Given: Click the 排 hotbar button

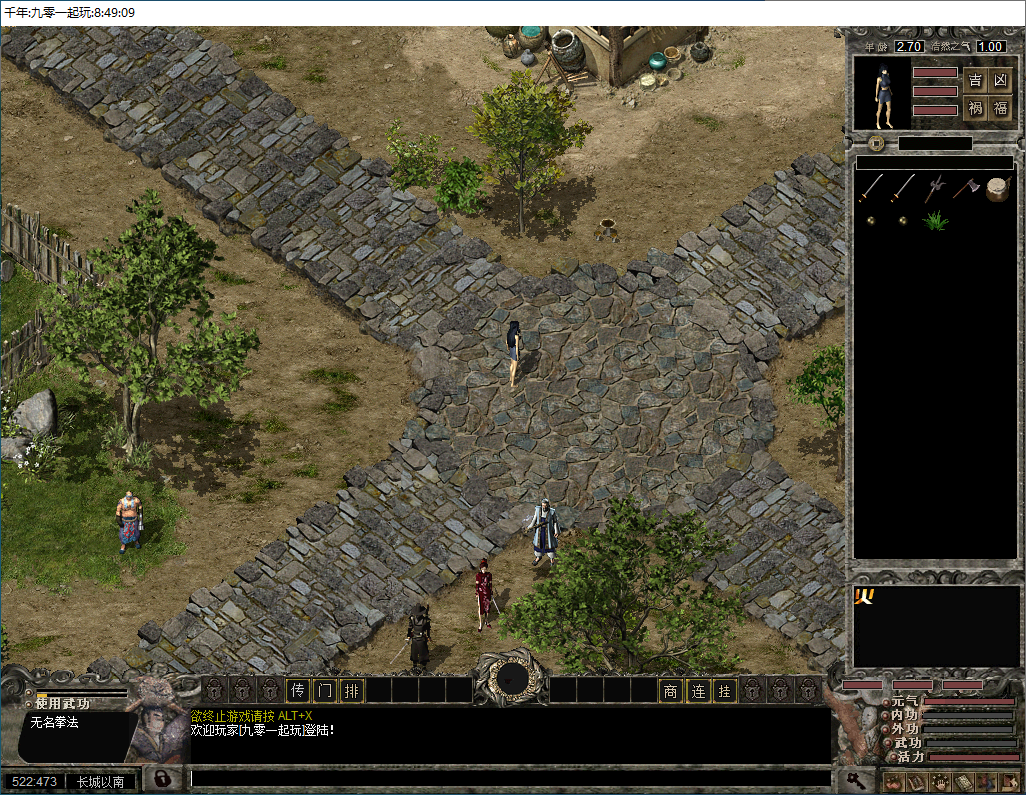Looking at the screenshot, I should coord(351,690).
